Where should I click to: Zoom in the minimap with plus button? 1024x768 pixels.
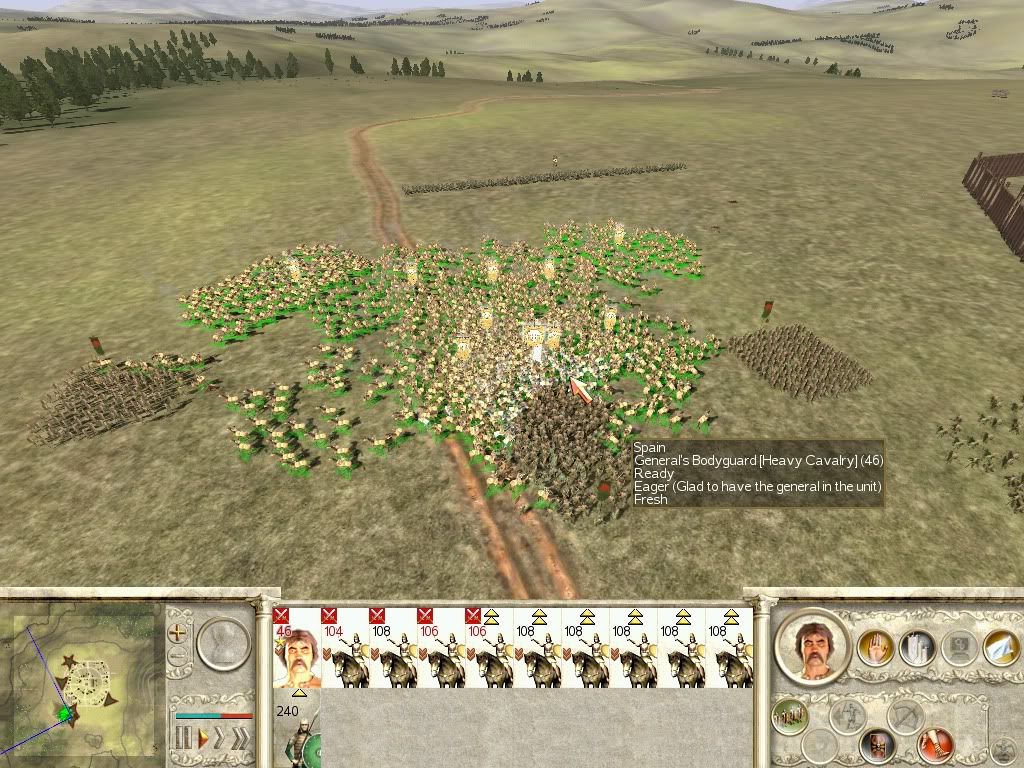(178, 632)
